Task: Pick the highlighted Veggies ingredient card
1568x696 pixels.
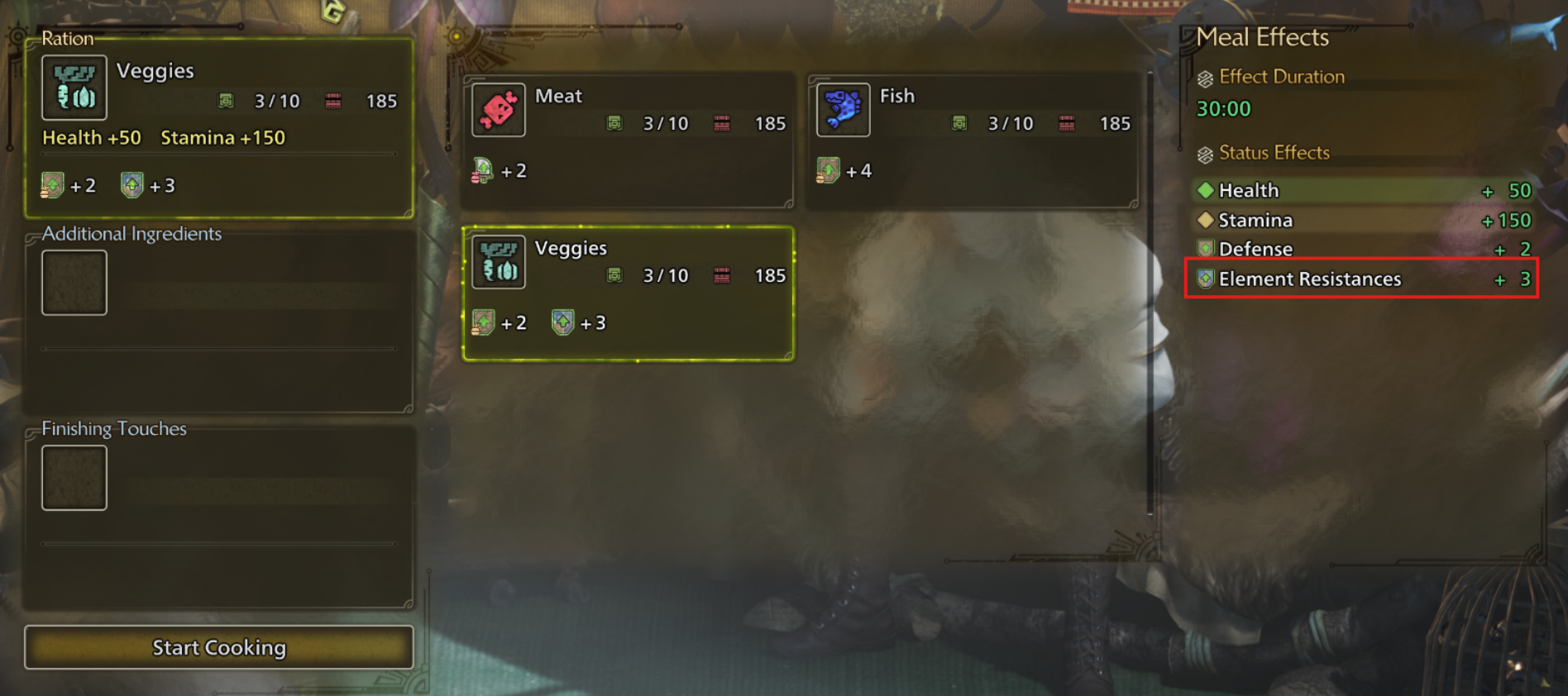Action: 628,293
